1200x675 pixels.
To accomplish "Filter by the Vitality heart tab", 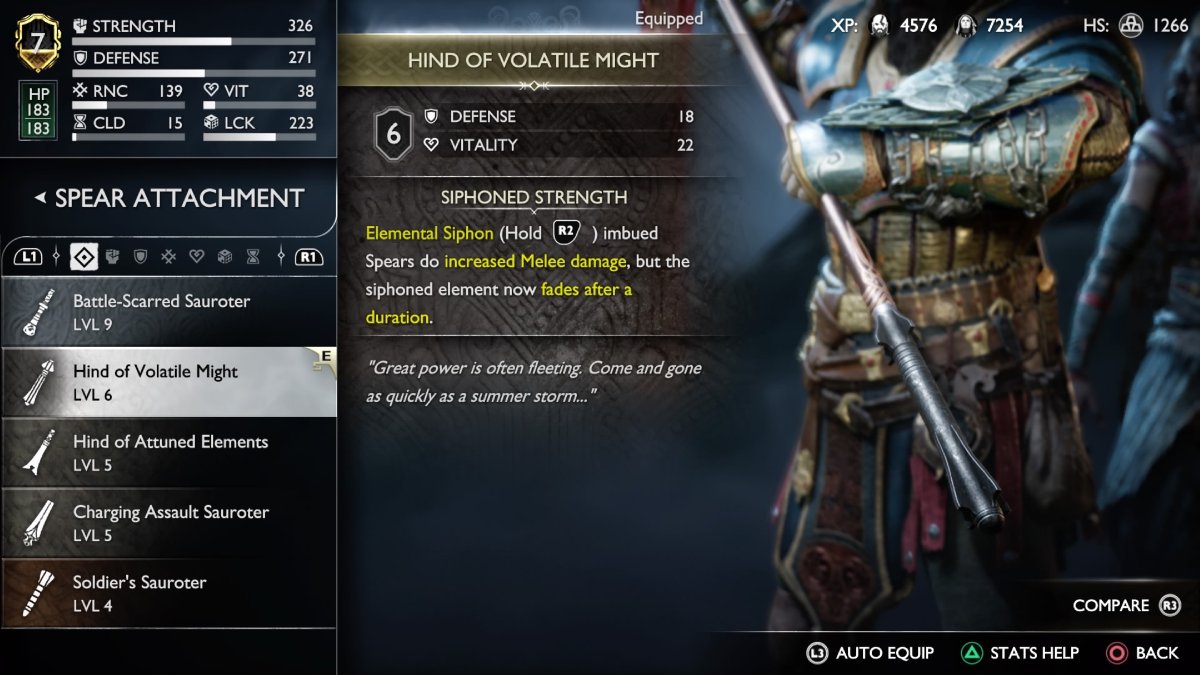I will click(x=196, y=257).
